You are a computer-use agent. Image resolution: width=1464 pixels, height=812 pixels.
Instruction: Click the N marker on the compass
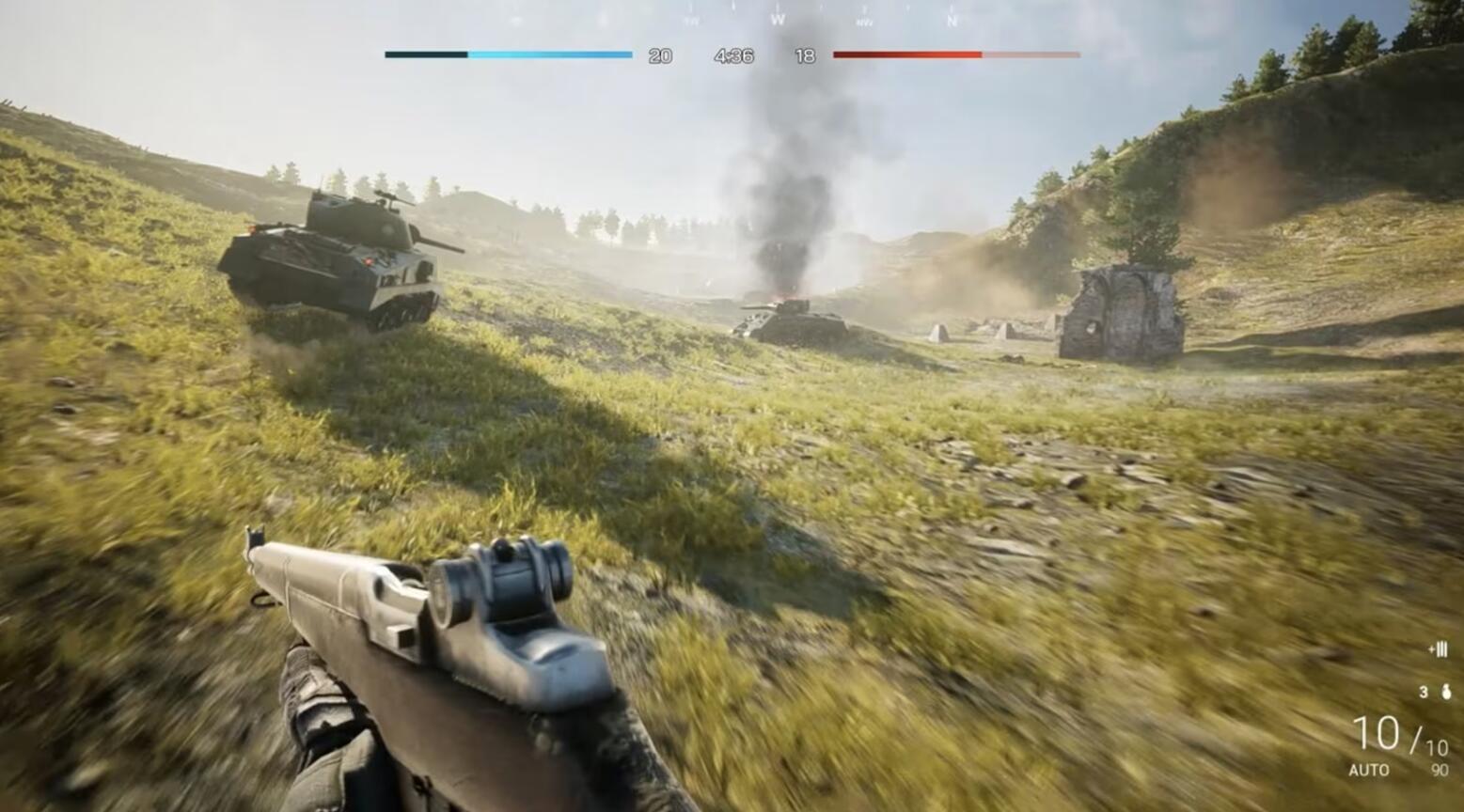[x=951, y=22]
